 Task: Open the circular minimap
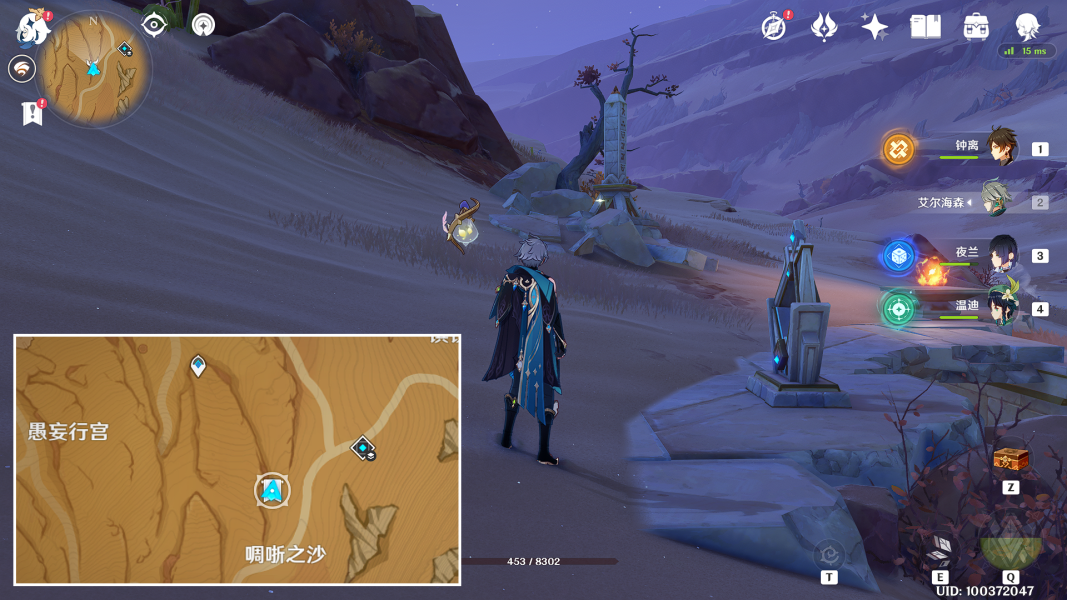[94, 68]
